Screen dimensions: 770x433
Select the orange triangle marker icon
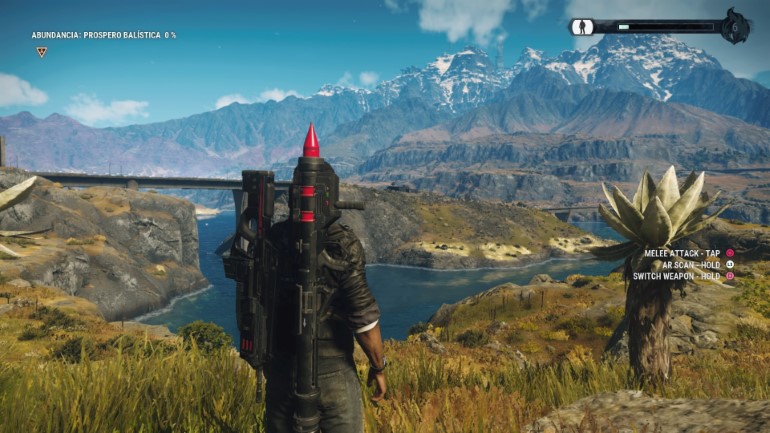coord(42,52)
